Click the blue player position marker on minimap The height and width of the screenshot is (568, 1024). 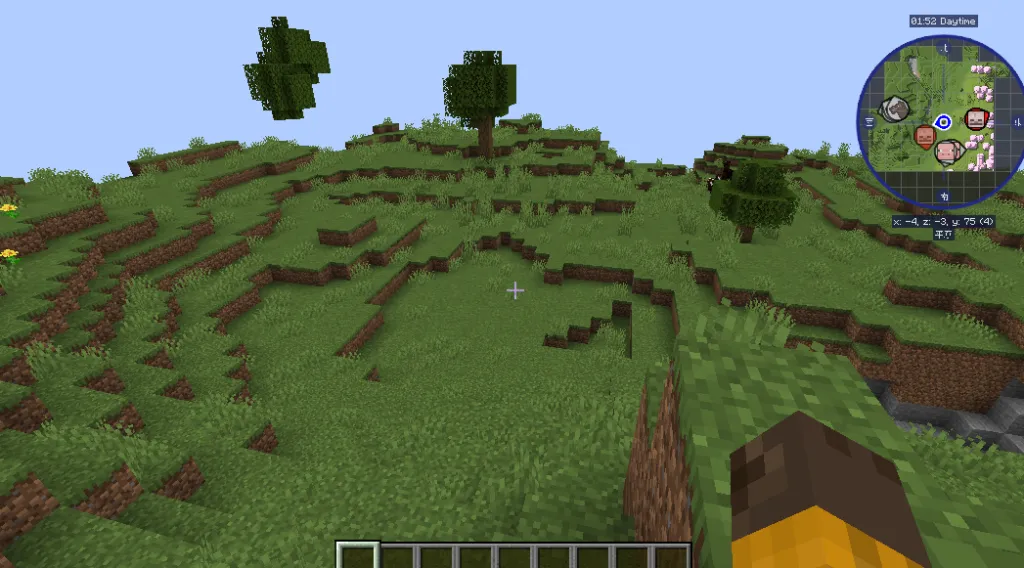pyautogui.click(x=942, y=122)
